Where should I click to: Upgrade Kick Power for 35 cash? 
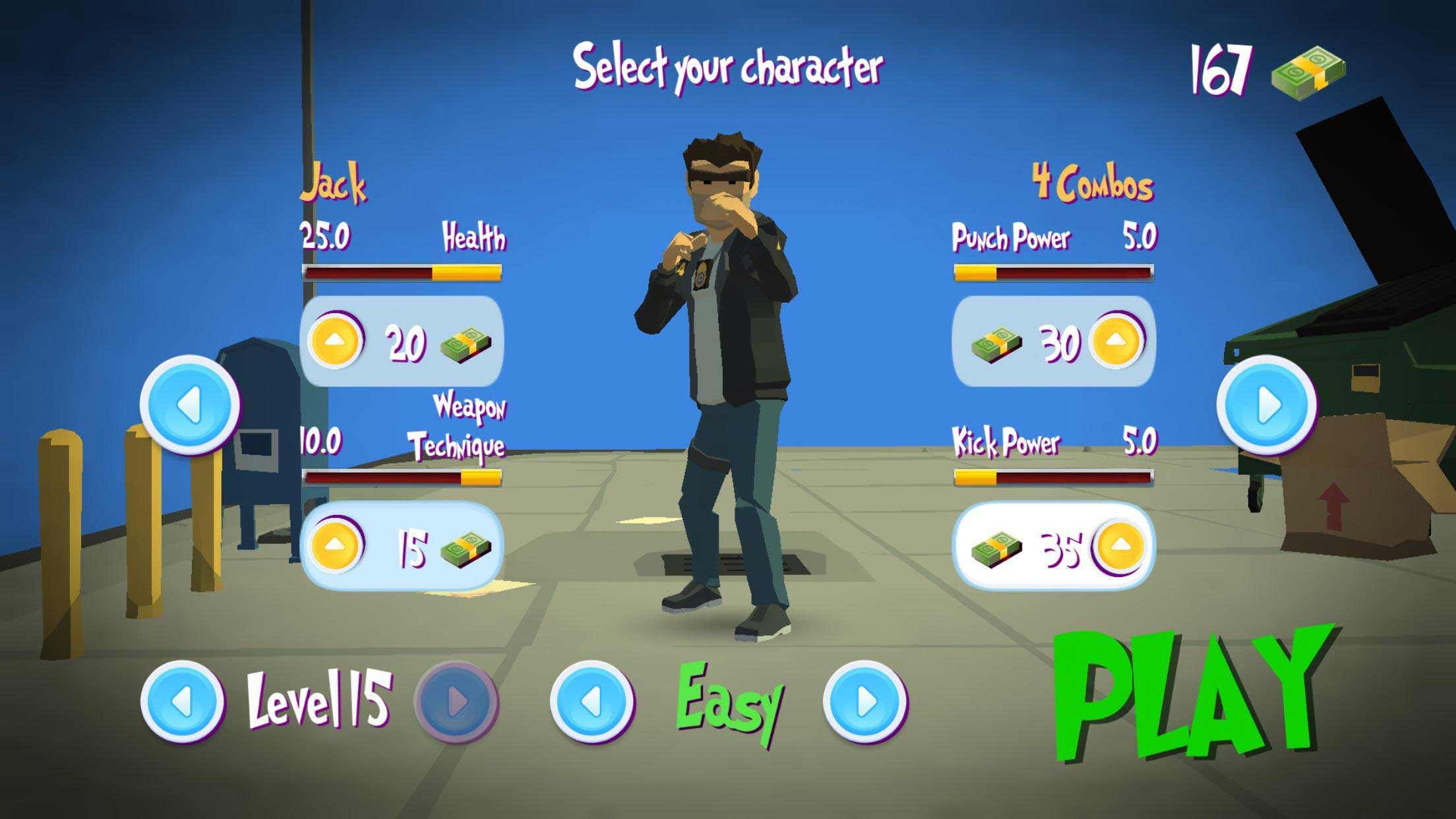point(1118,545)
